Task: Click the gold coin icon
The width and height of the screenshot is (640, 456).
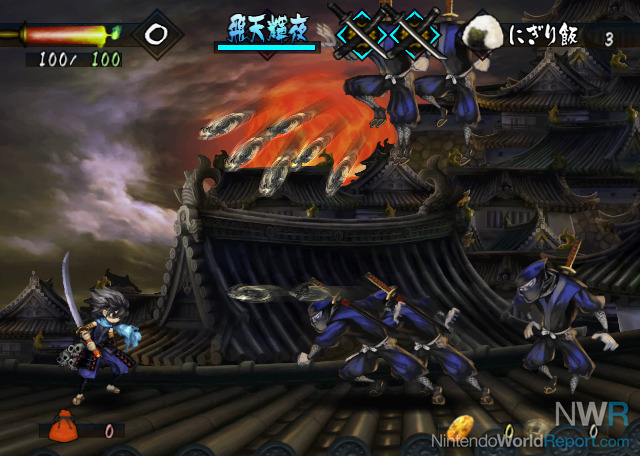Action: tap(459, 429)
